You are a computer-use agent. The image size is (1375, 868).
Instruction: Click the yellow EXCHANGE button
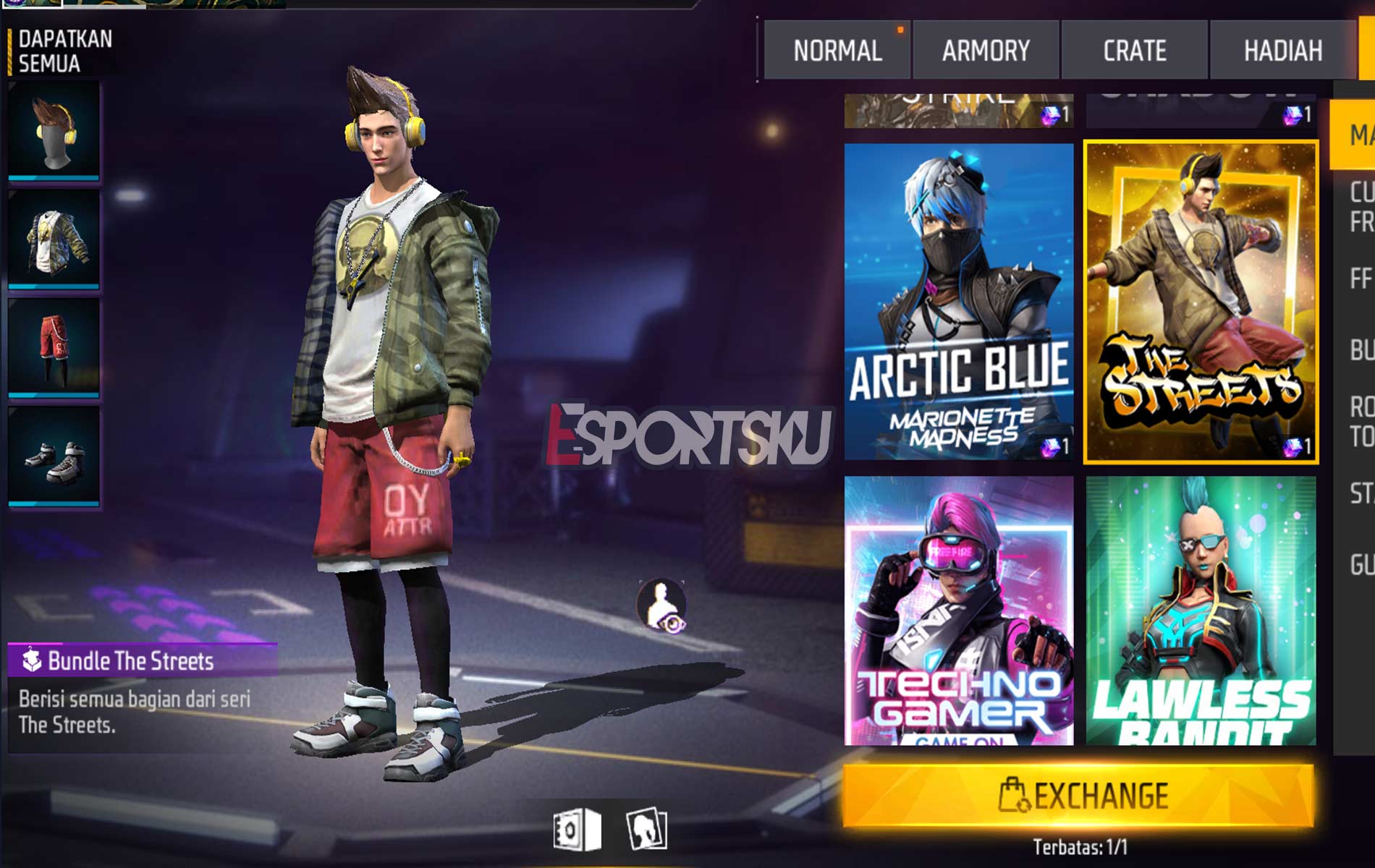pyautogui.click(x=1078, y=796)
